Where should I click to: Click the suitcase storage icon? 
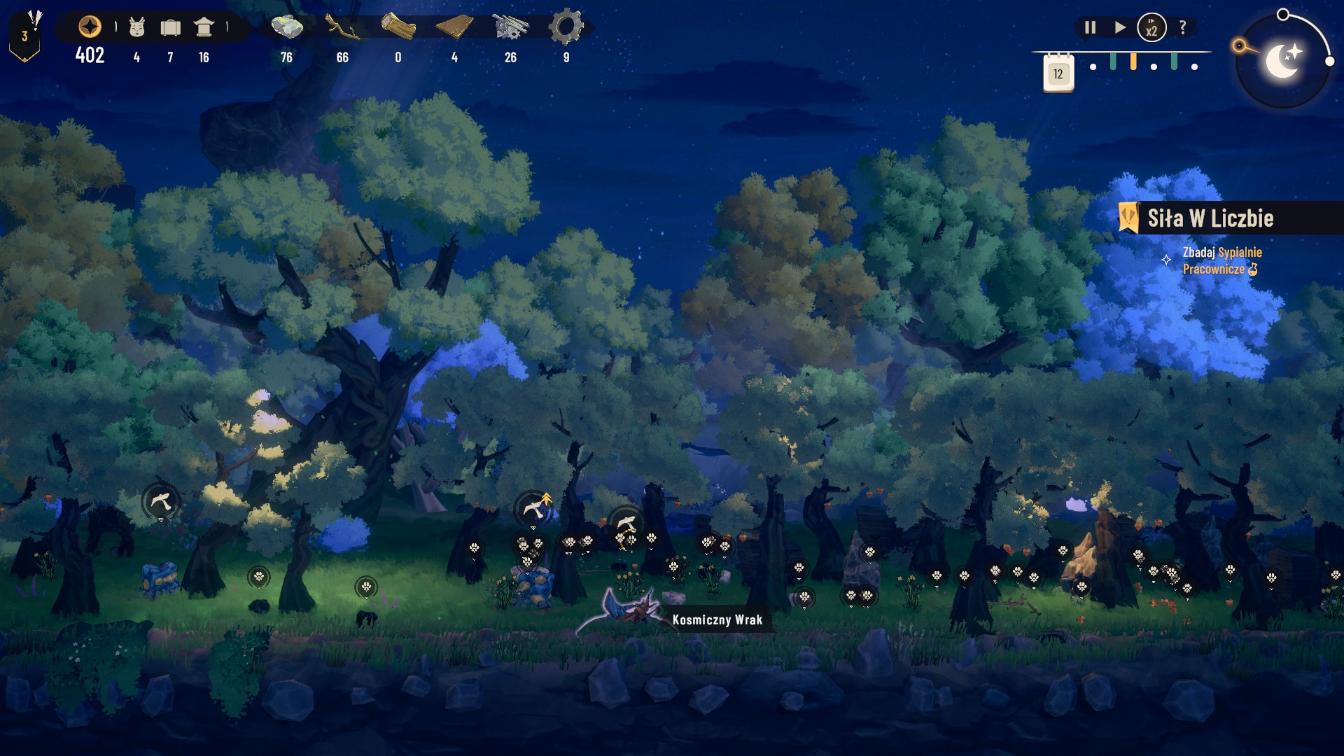coord(170,27)
